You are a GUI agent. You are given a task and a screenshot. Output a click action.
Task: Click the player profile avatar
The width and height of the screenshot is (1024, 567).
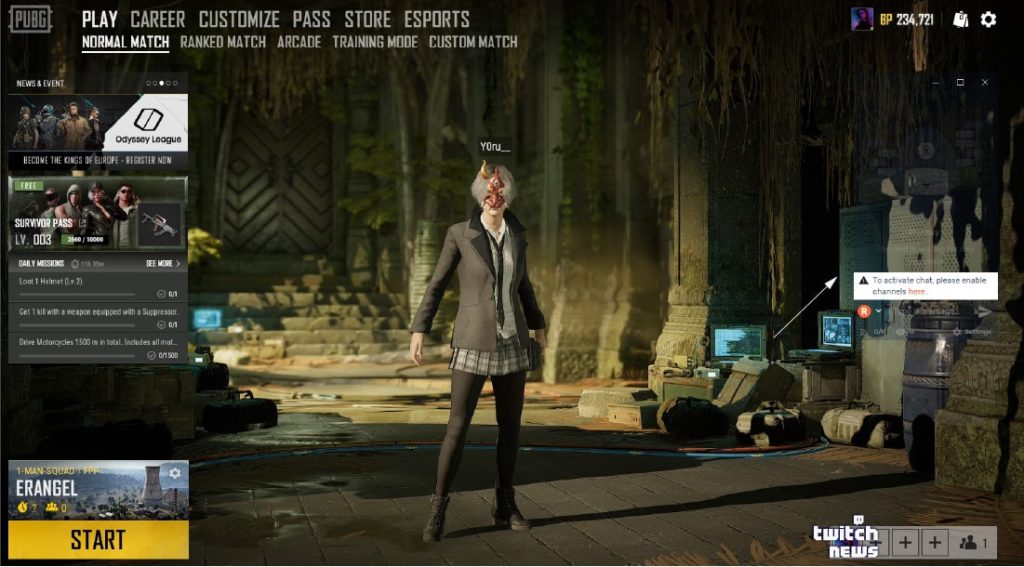click(x=862, y=19)
